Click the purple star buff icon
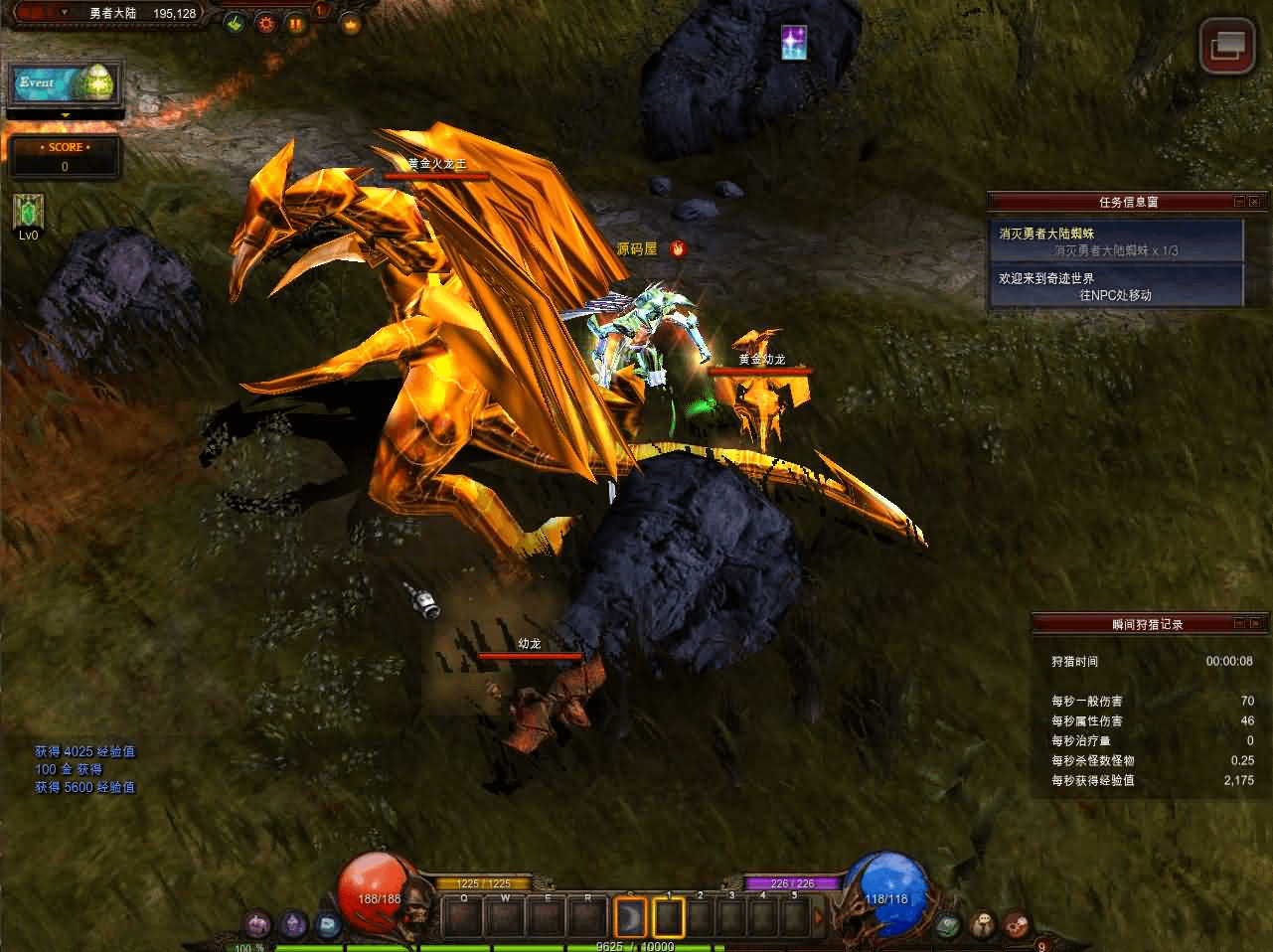Image resolution: width=1273 pixels, height=952 pixels. [x=794, y=43]
